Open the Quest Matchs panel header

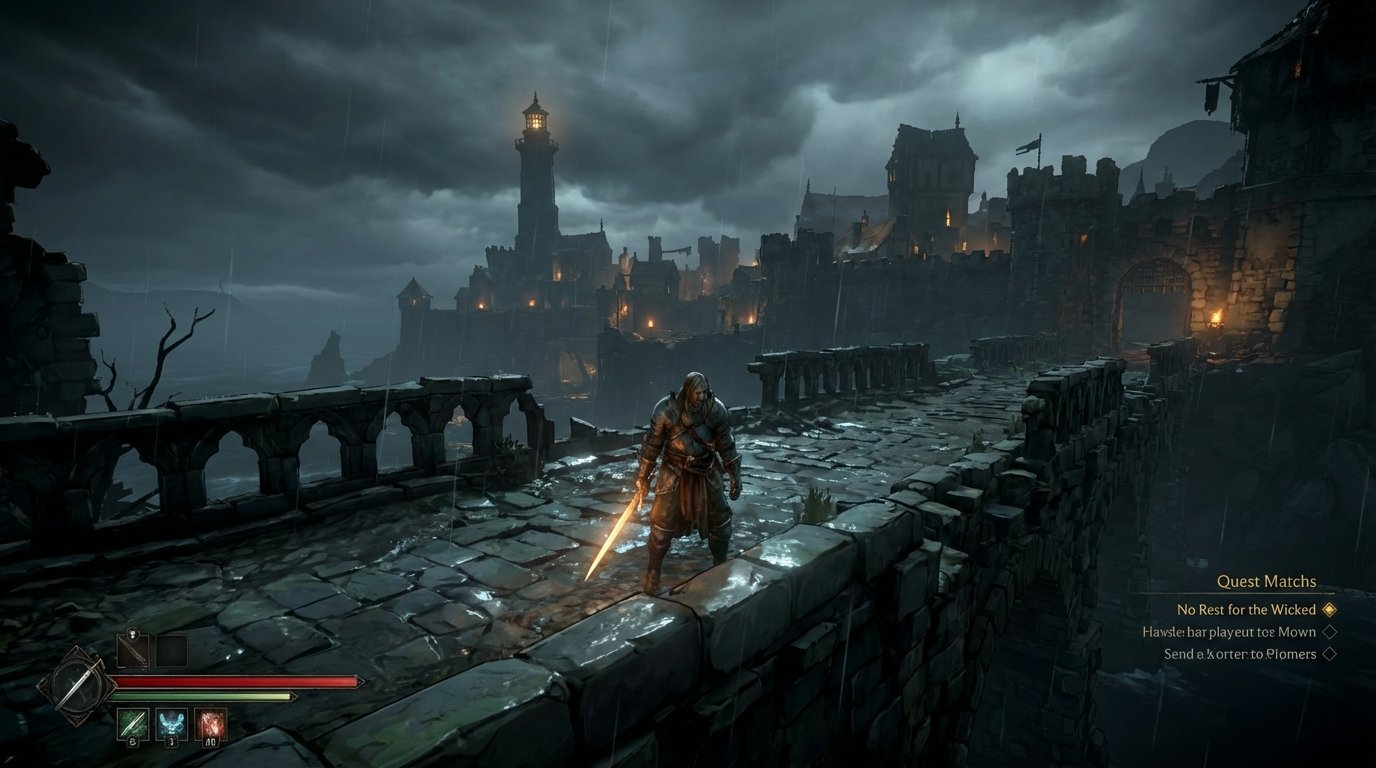pos(1267,581)
